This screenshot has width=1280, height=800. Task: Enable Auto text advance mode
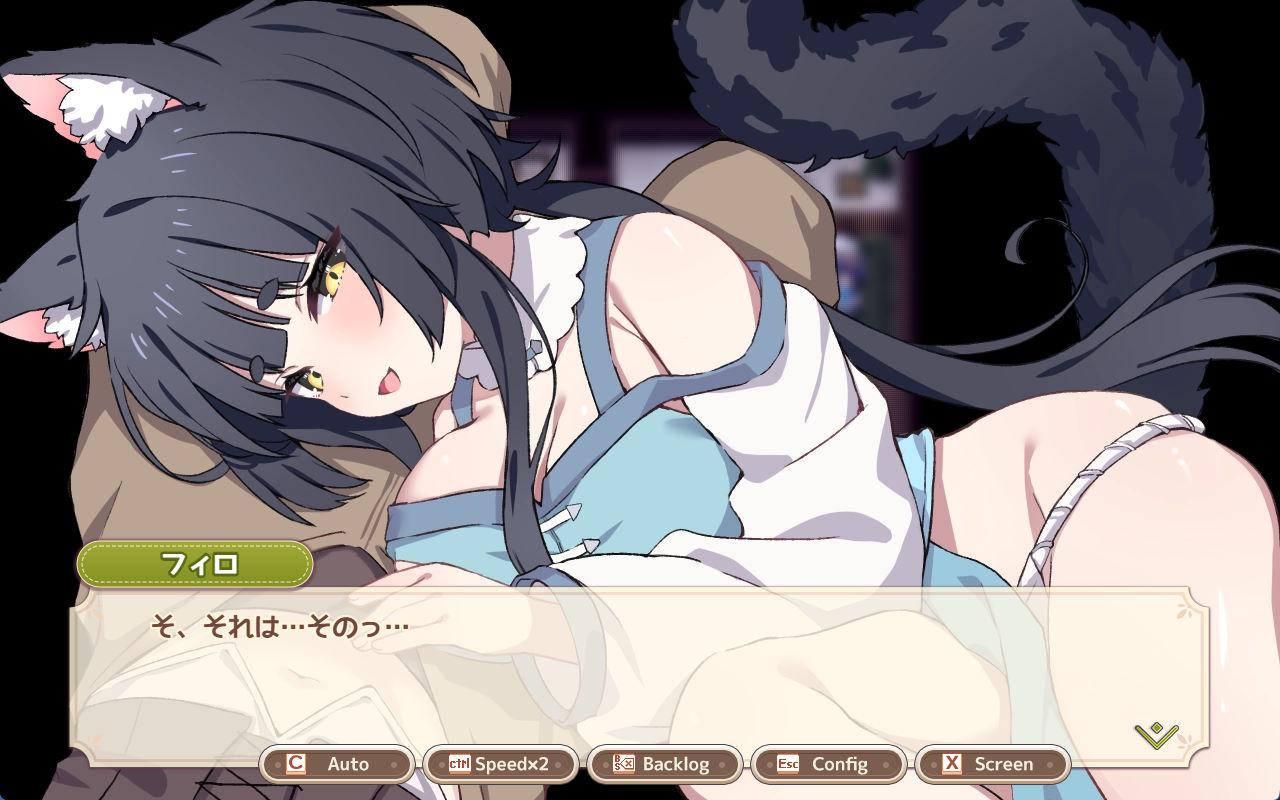(337, 764)
